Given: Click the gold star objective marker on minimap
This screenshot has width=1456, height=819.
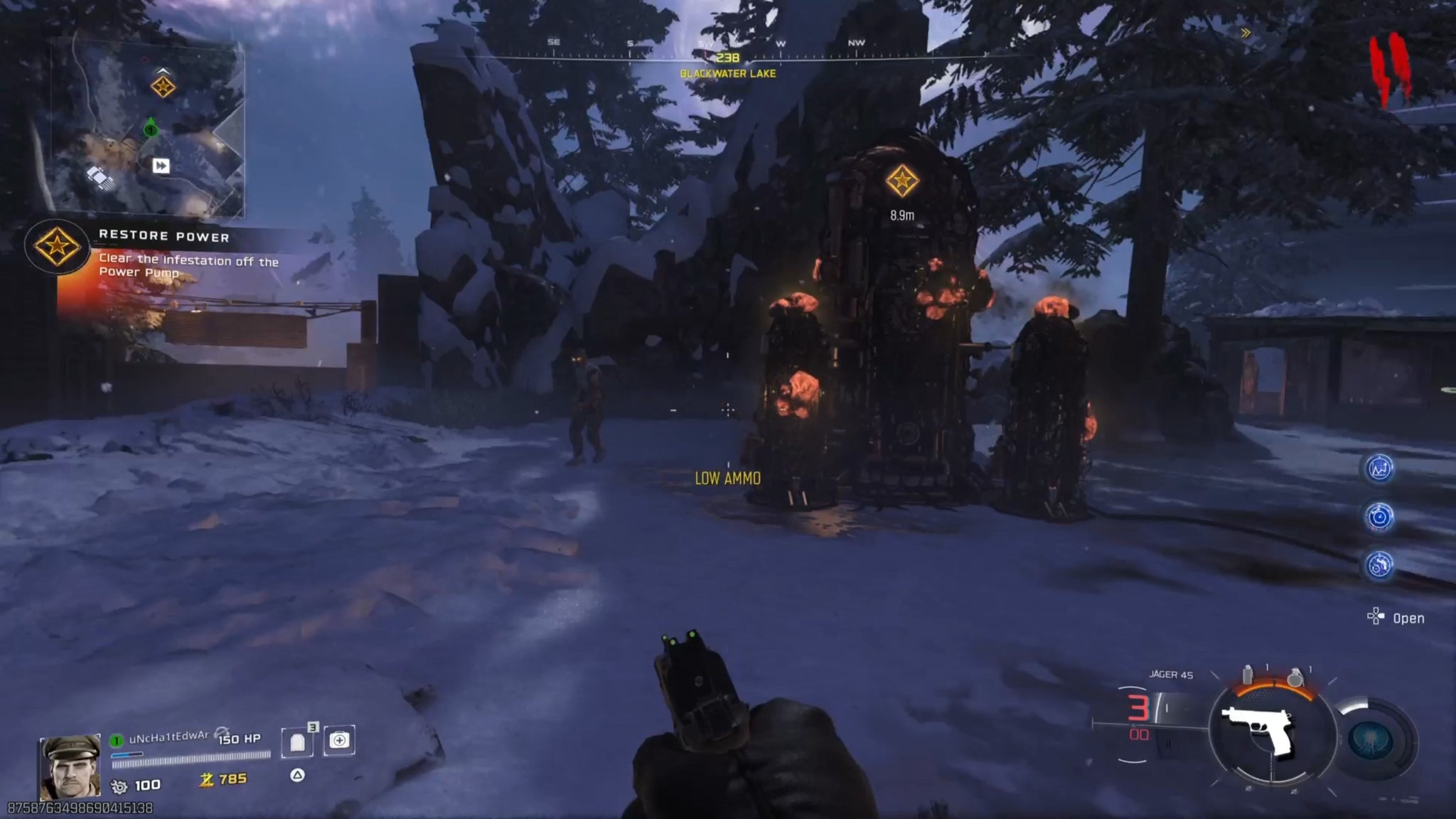Looking at the screenshot, I should 164,87.
